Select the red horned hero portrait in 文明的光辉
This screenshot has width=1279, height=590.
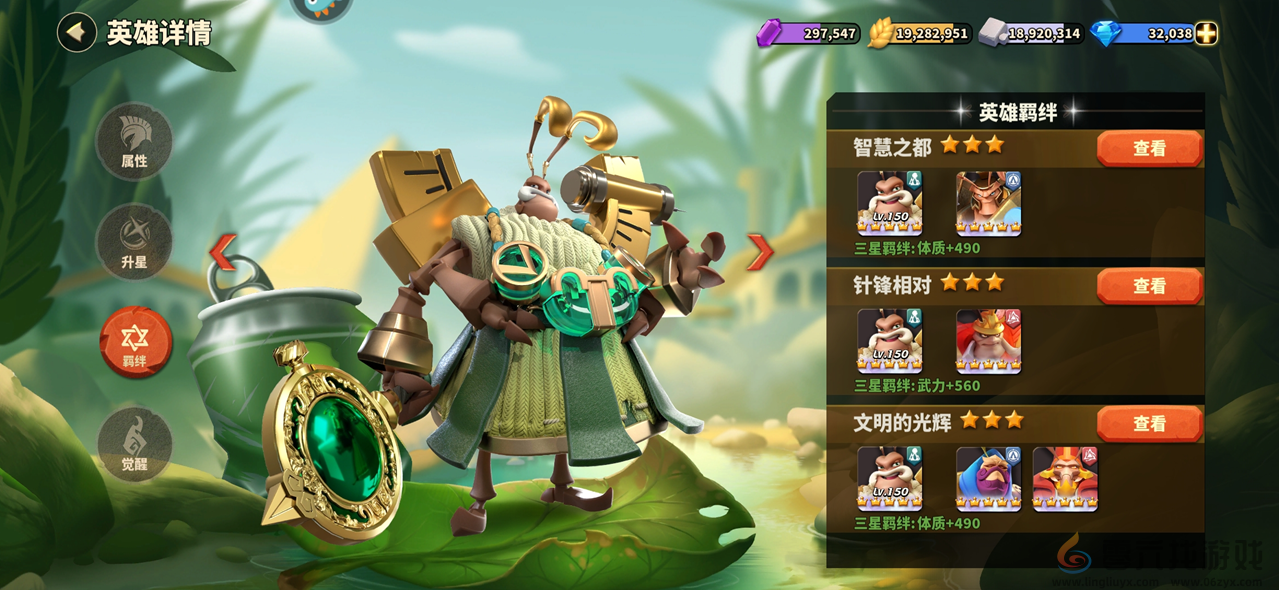pyautogui.click(x=1065, y=479)
